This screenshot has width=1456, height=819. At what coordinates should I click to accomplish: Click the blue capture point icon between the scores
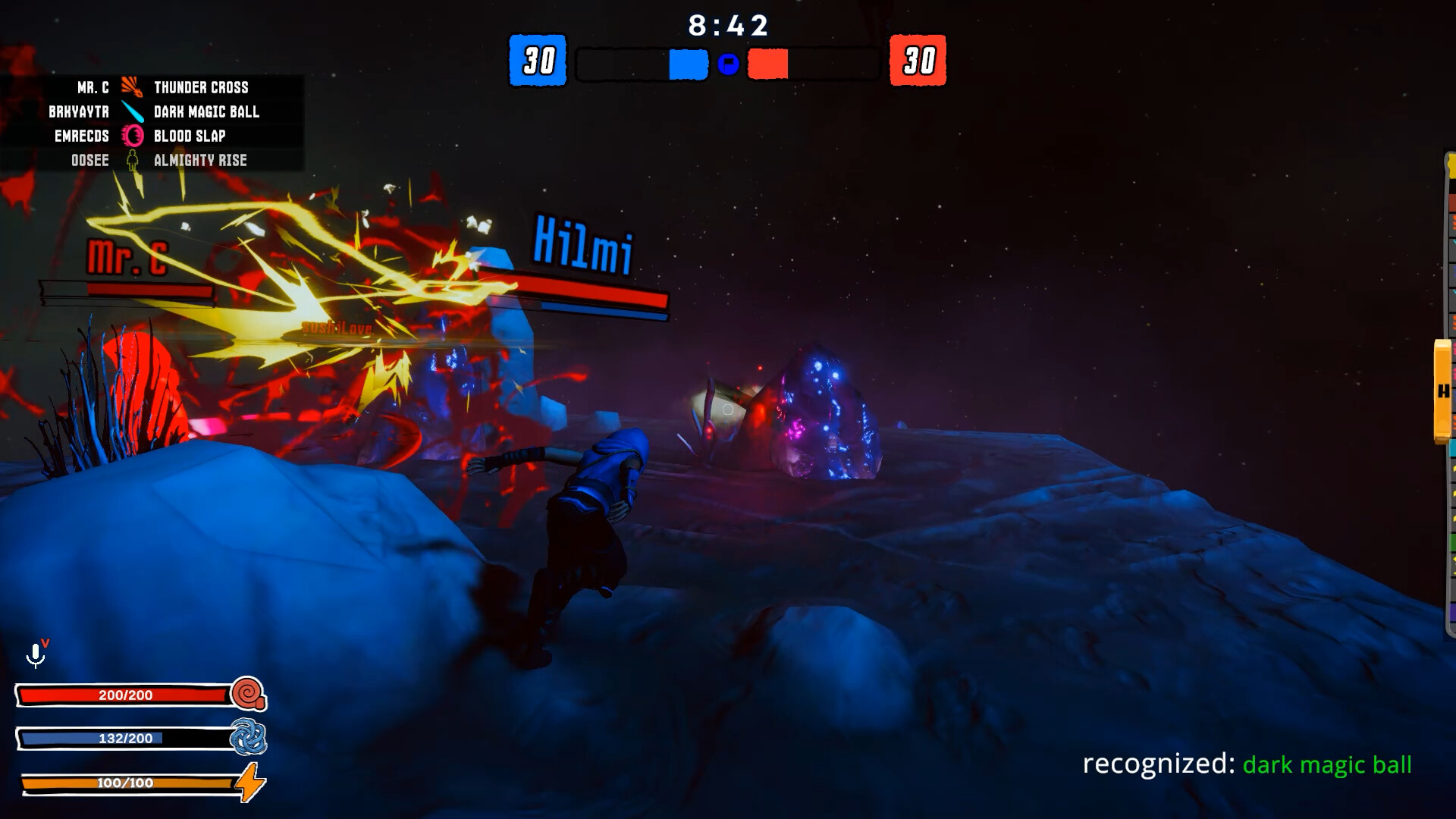pos(728,64)
